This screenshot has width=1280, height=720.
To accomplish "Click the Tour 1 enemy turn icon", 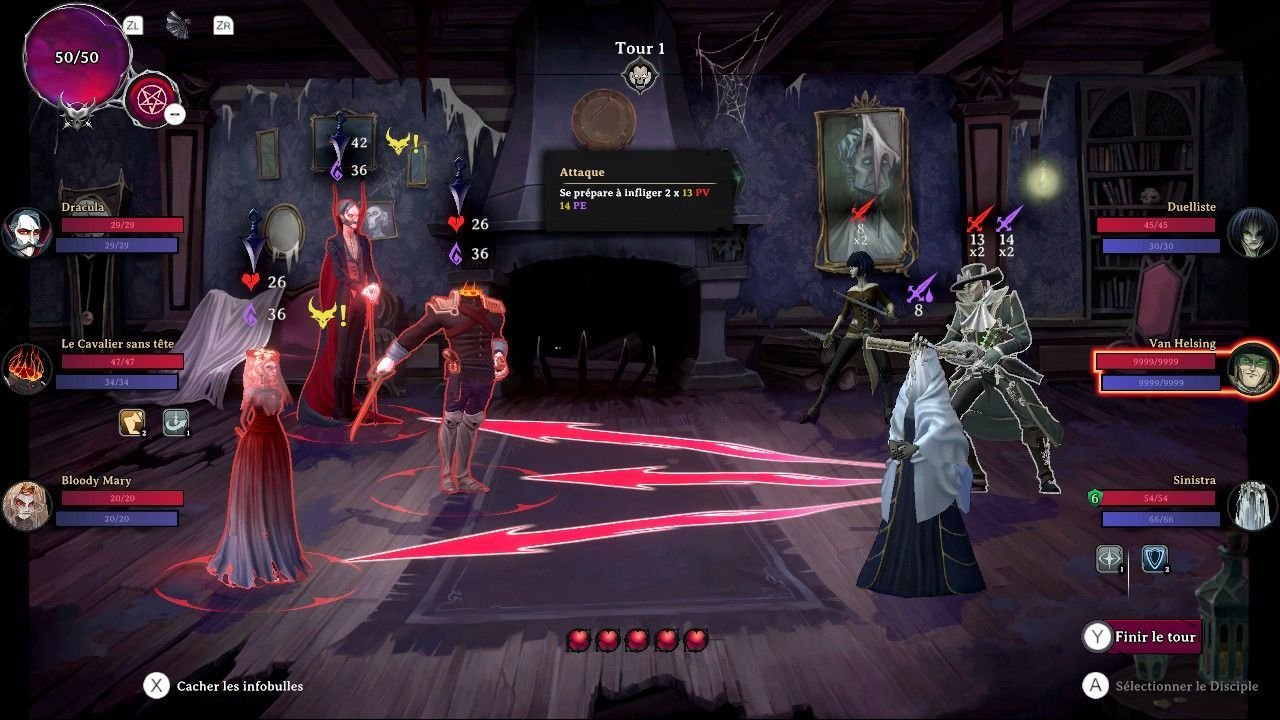I will click(x=639, y=75).
